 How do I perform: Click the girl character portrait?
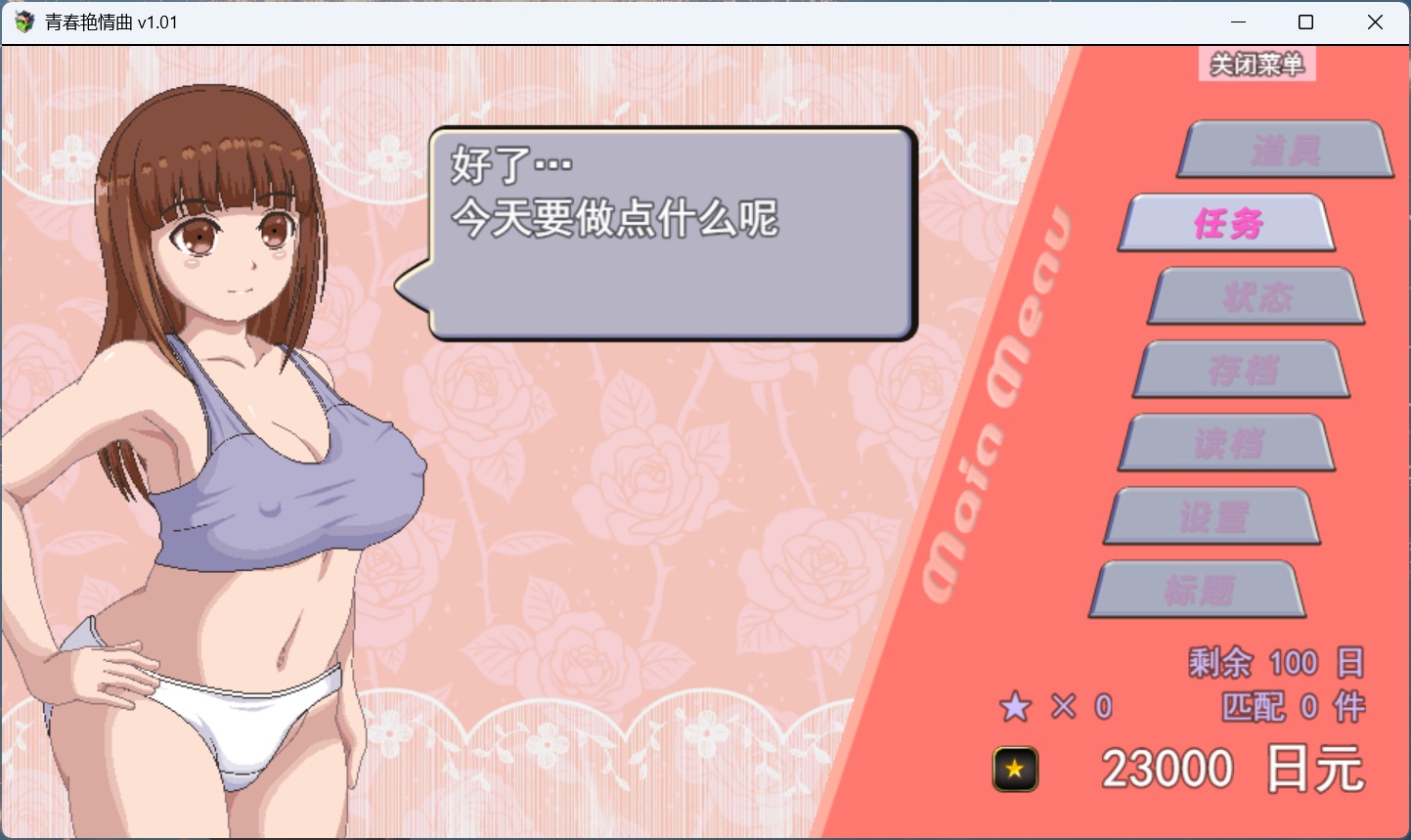215,440
